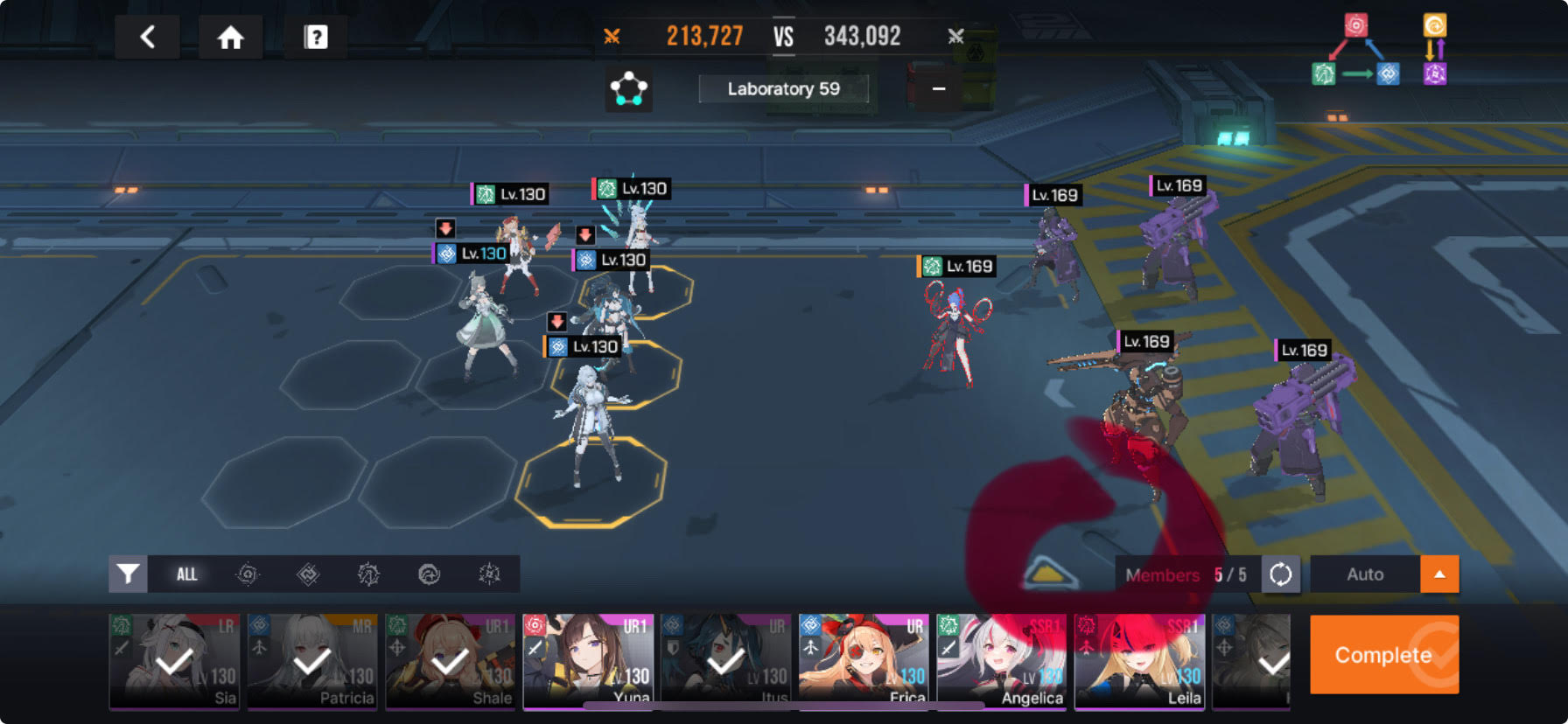Screen dimensions: 1568x724
Task: Pick the Erica character card
Action: [863, 660]
